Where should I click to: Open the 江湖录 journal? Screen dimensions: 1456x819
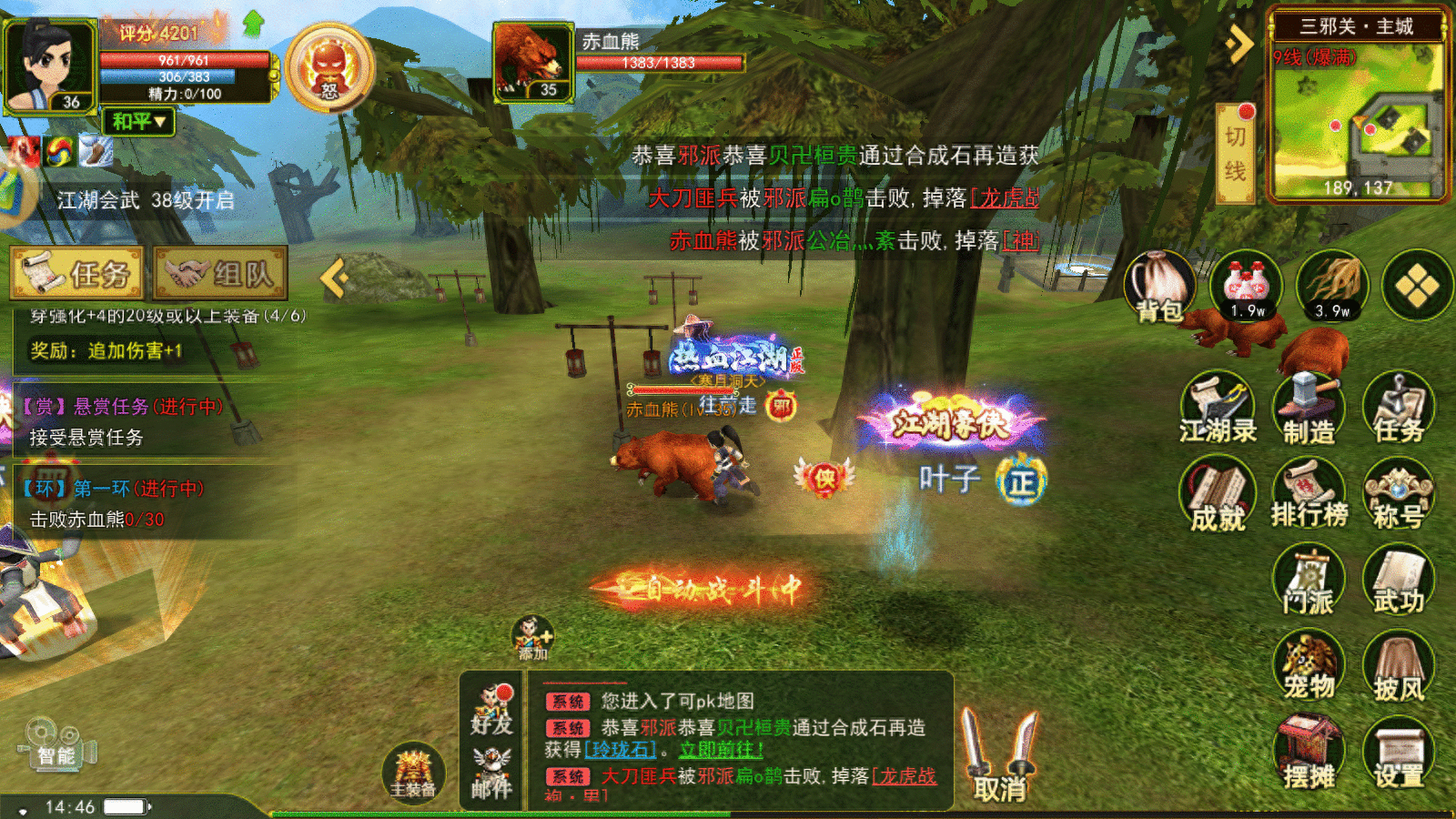coord(1217,409)
